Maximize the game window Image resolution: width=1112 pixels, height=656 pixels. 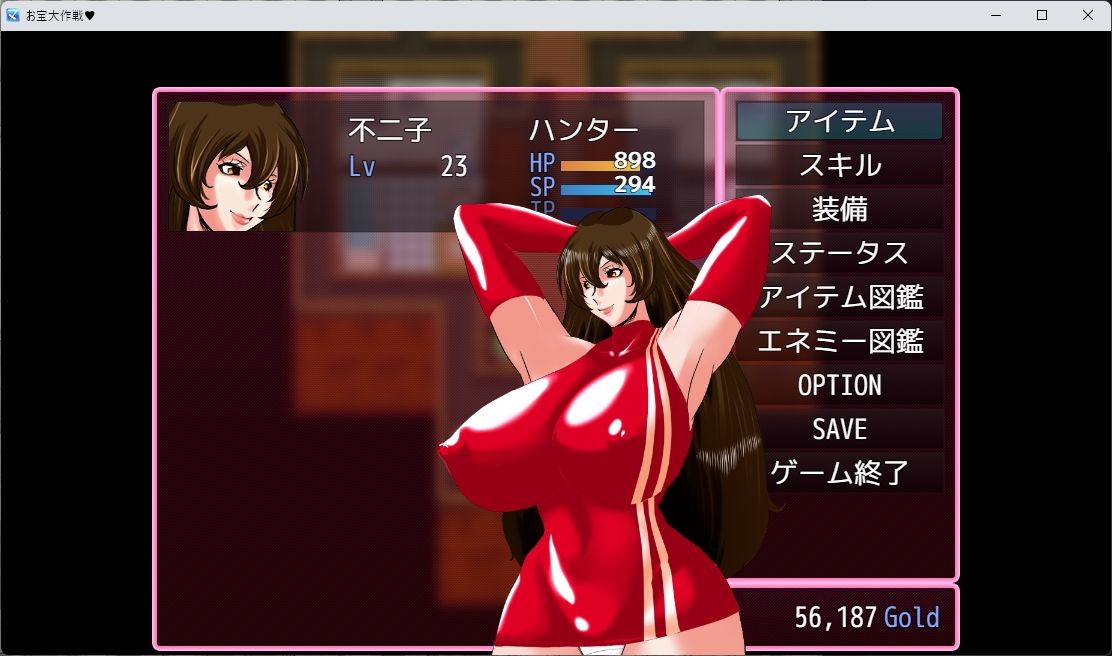[1042, 15]
